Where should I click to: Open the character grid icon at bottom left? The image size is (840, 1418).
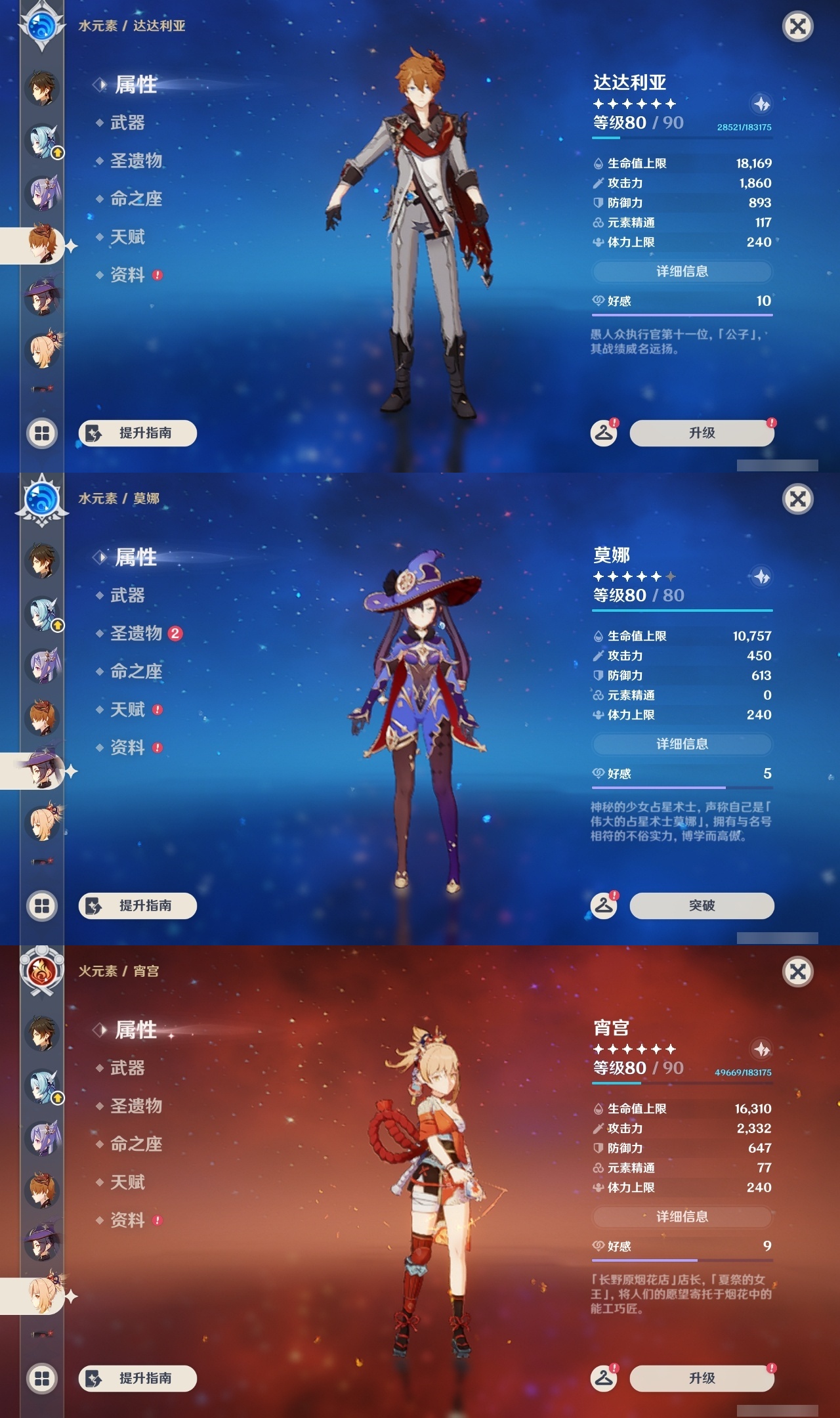click(x=41, y=433)
